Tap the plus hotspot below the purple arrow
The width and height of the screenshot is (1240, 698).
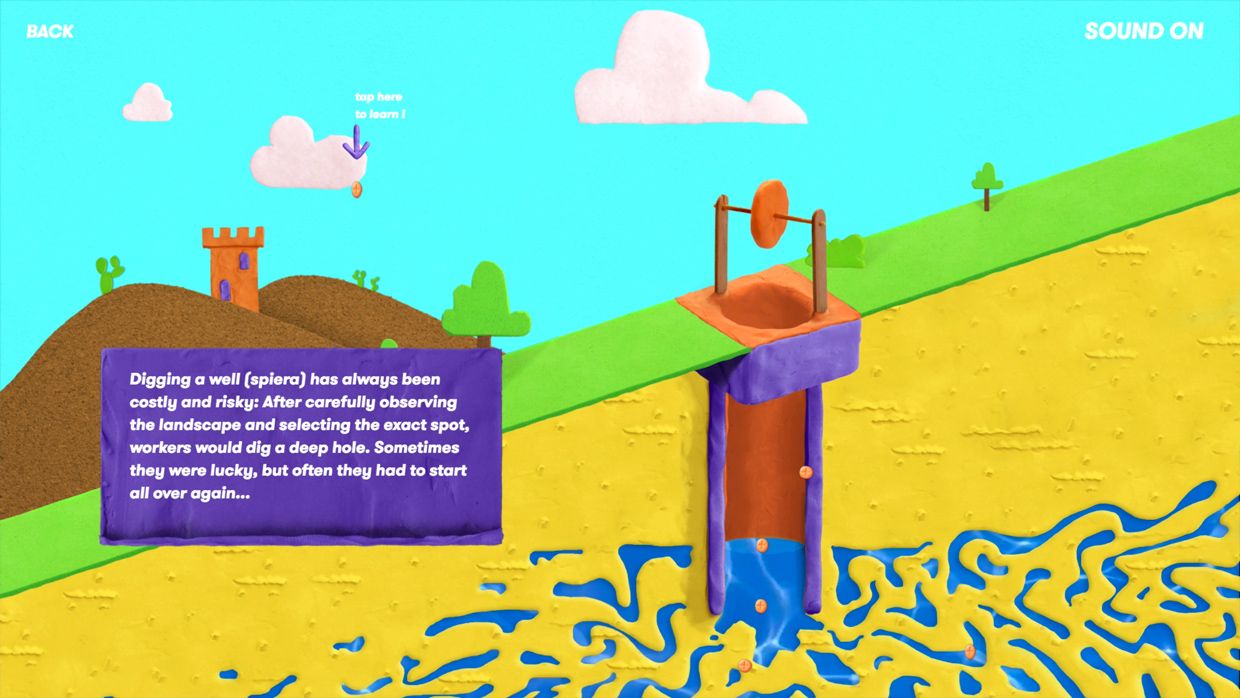click(357, 188)
